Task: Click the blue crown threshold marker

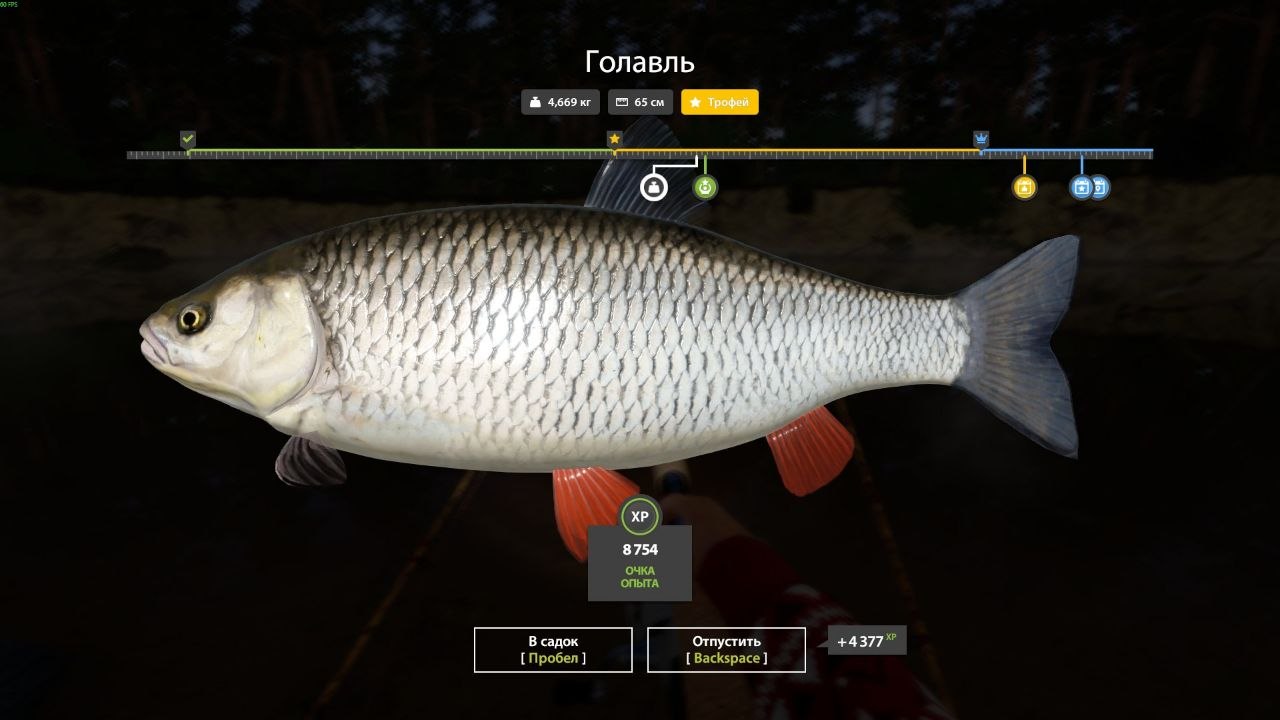Action: tap(981, 139)
